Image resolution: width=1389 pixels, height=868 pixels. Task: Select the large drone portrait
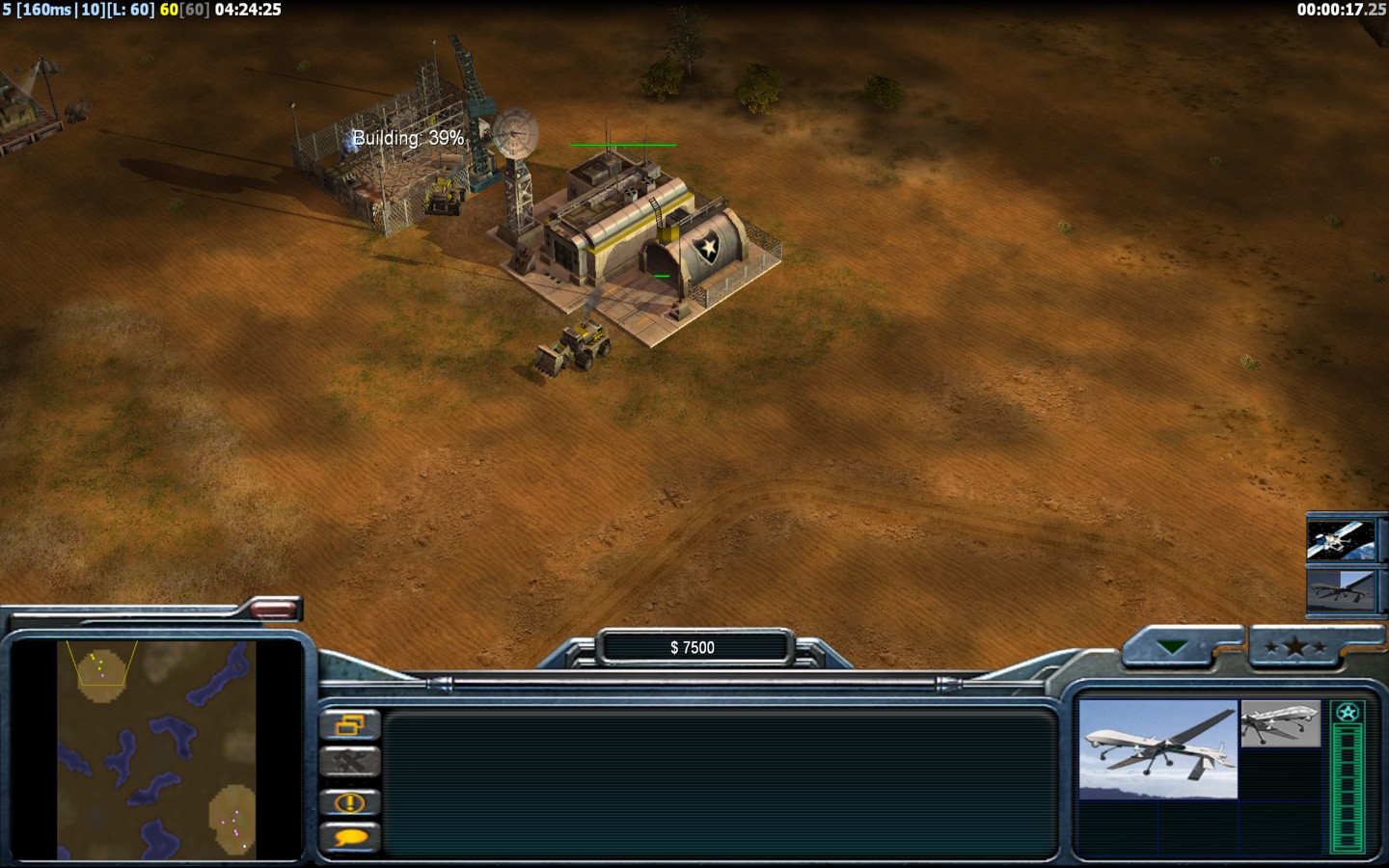point(1157,749)
